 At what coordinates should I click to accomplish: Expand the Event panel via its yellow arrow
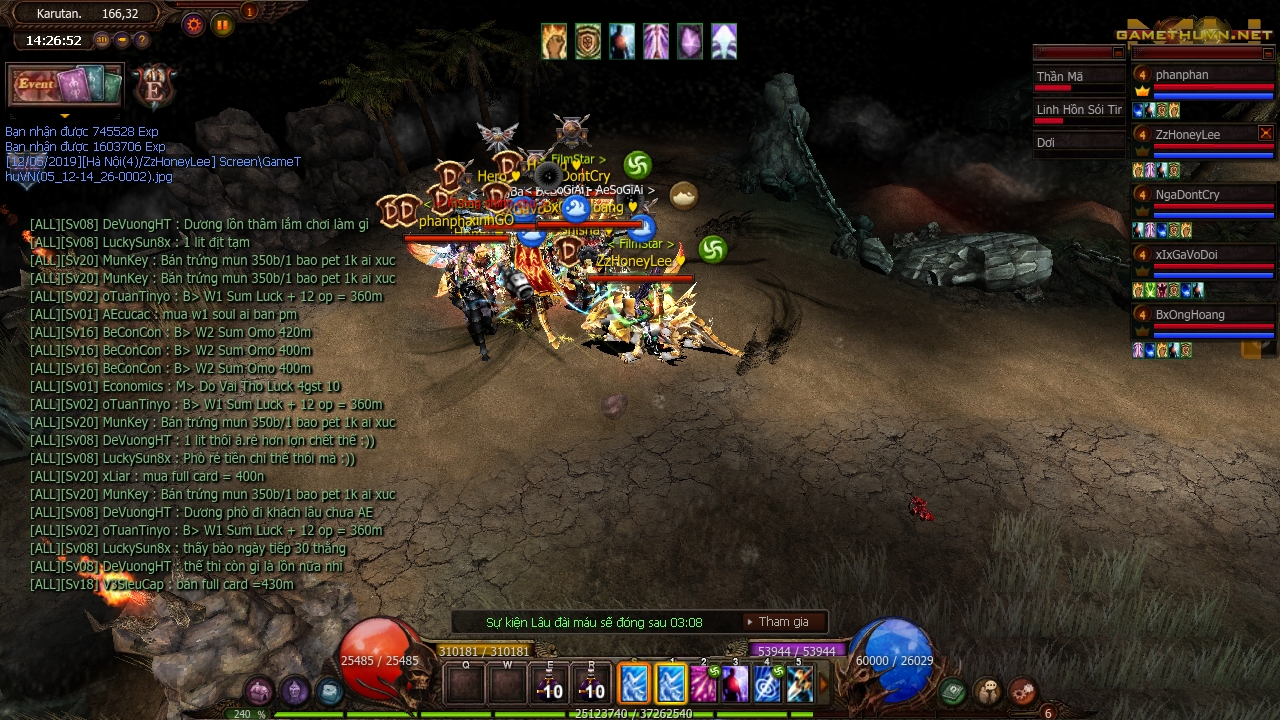coord(65,115)
